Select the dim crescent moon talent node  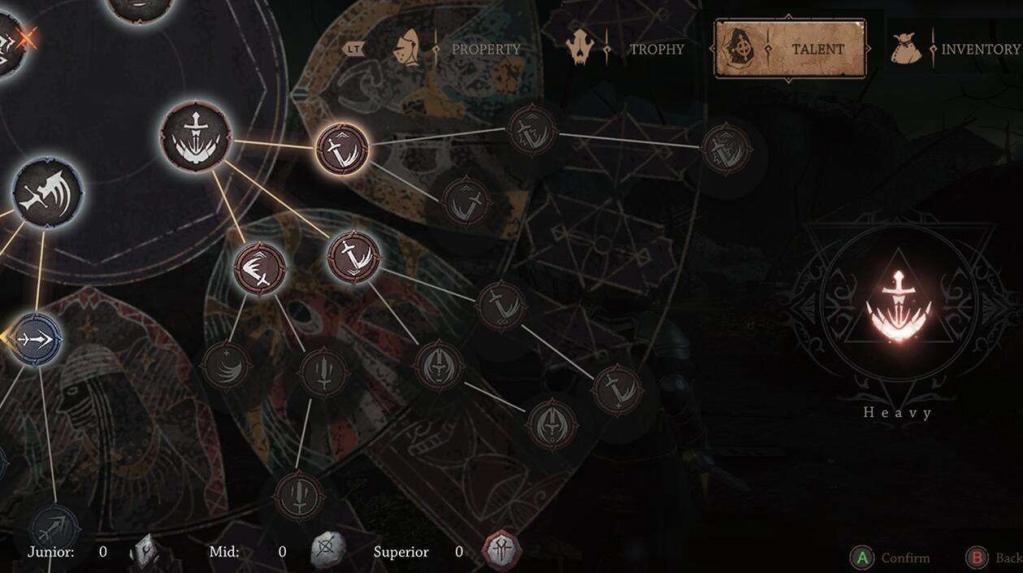(x=227, y=367)
